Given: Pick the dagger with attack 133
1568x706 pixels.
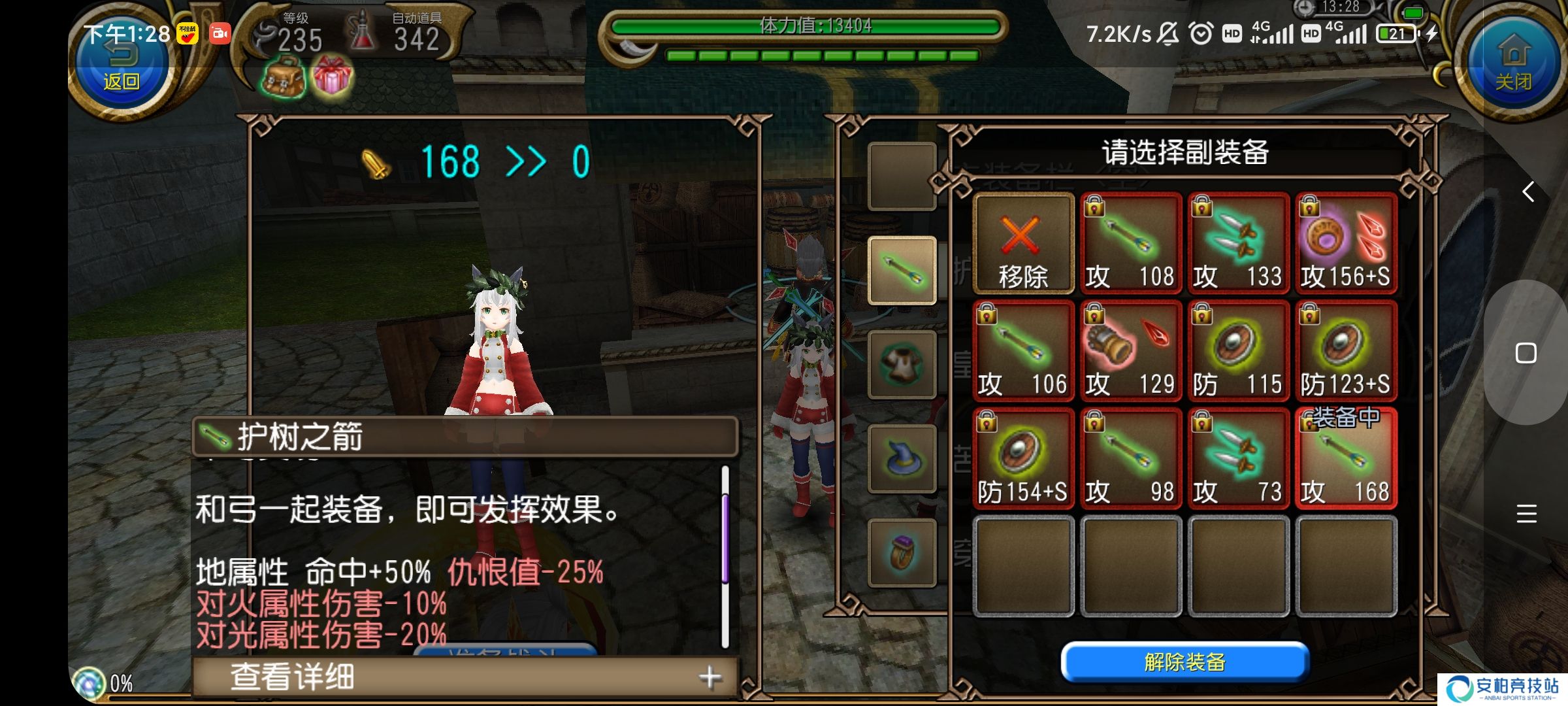Looking at the screenshot, I should (1238, 243).
